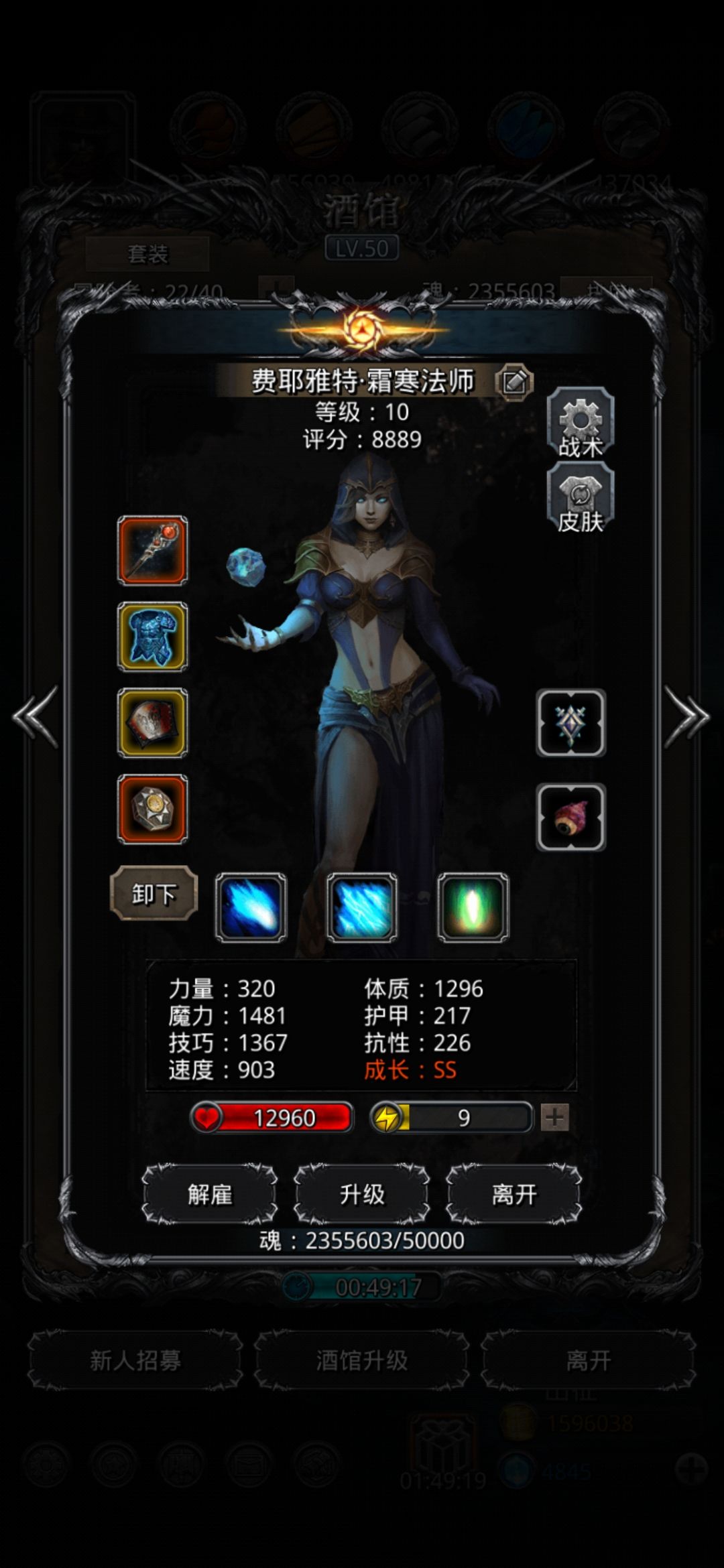724x1568 pixels.
Task: Close the hero panel with 离开
Action: tap(514, 1195)
